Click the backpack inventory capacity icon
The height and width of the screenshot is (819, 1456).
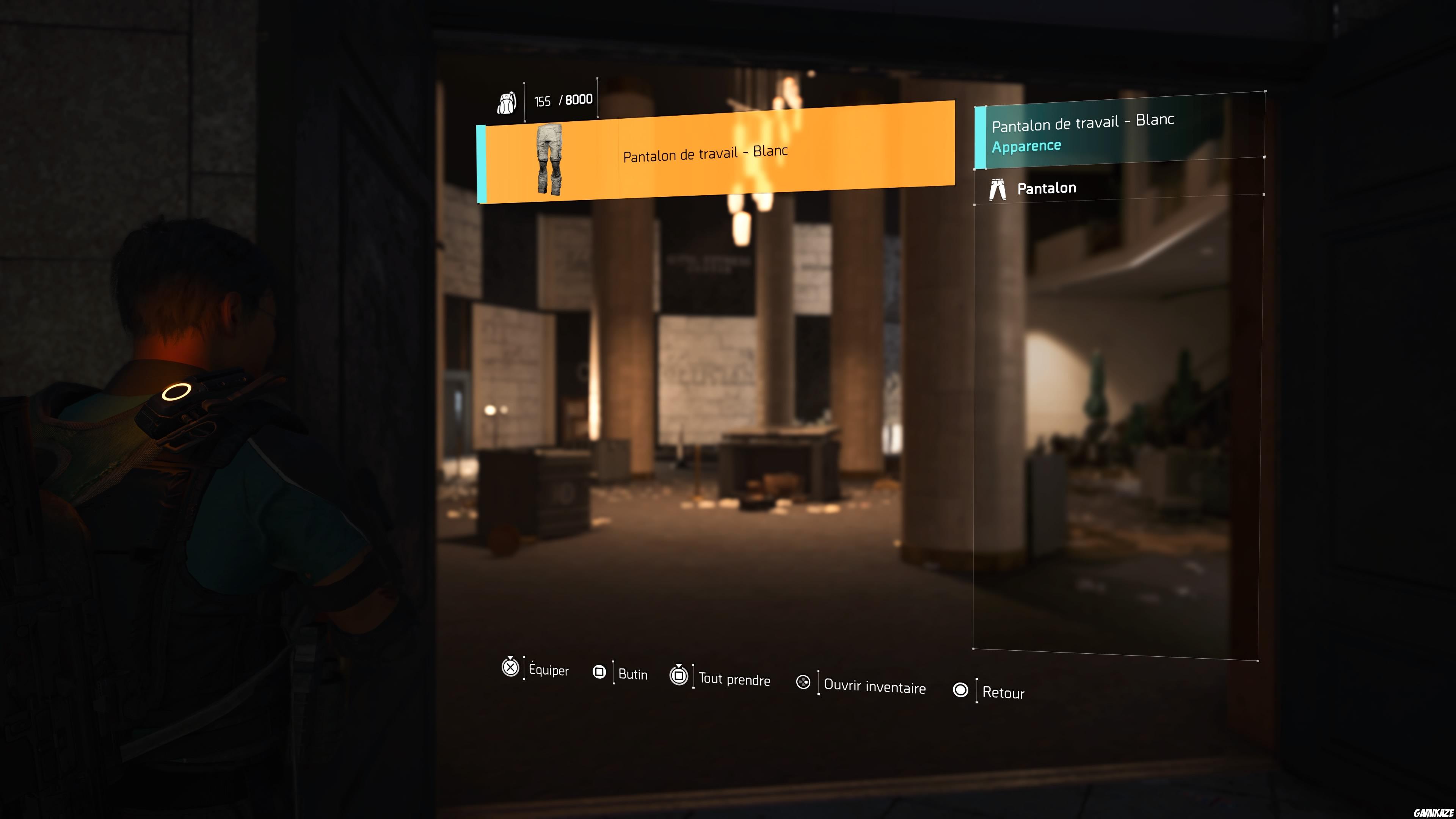(508, 102)
